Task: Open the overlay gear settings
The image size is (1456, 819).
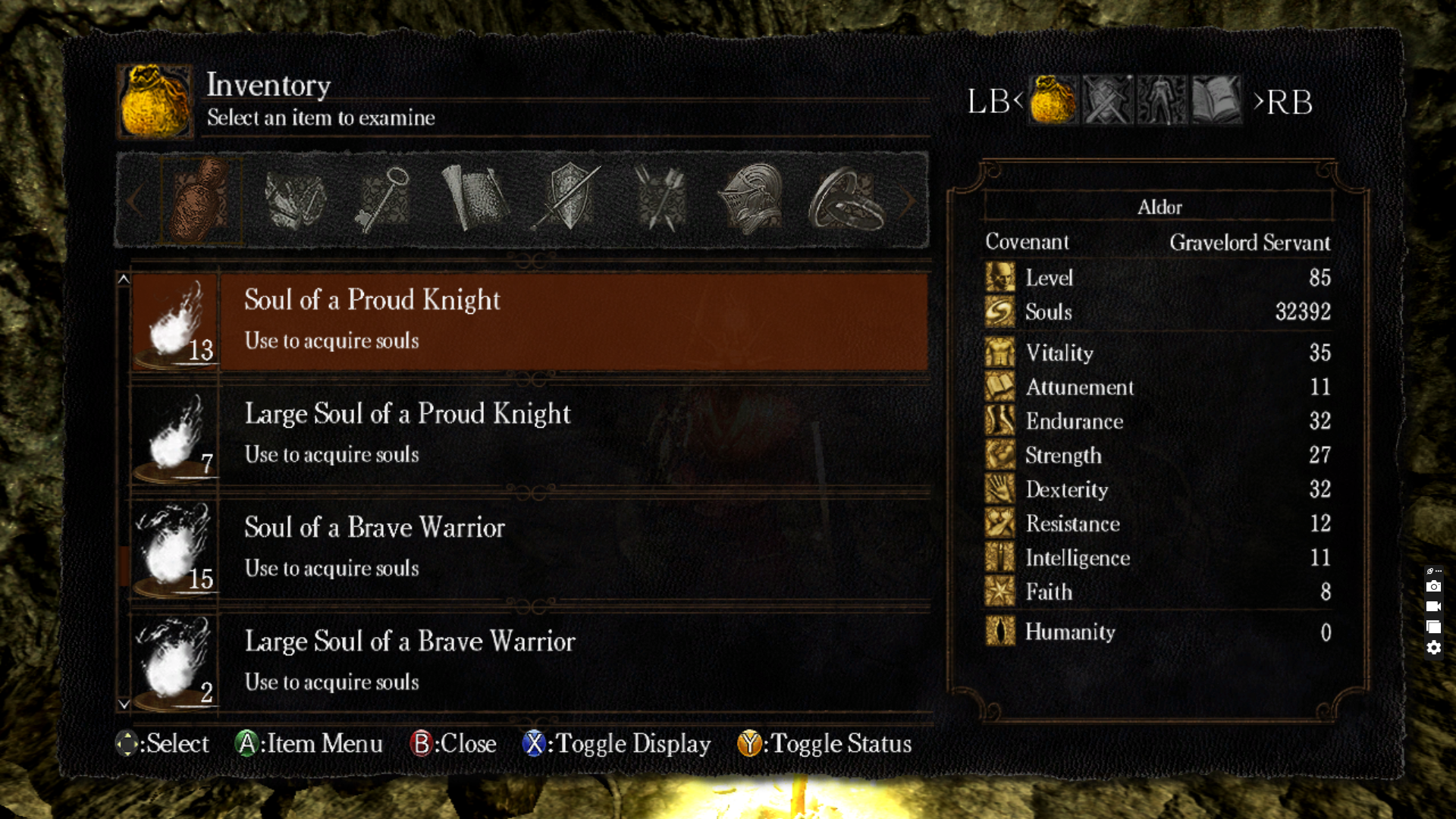Action: (1433, 648)
